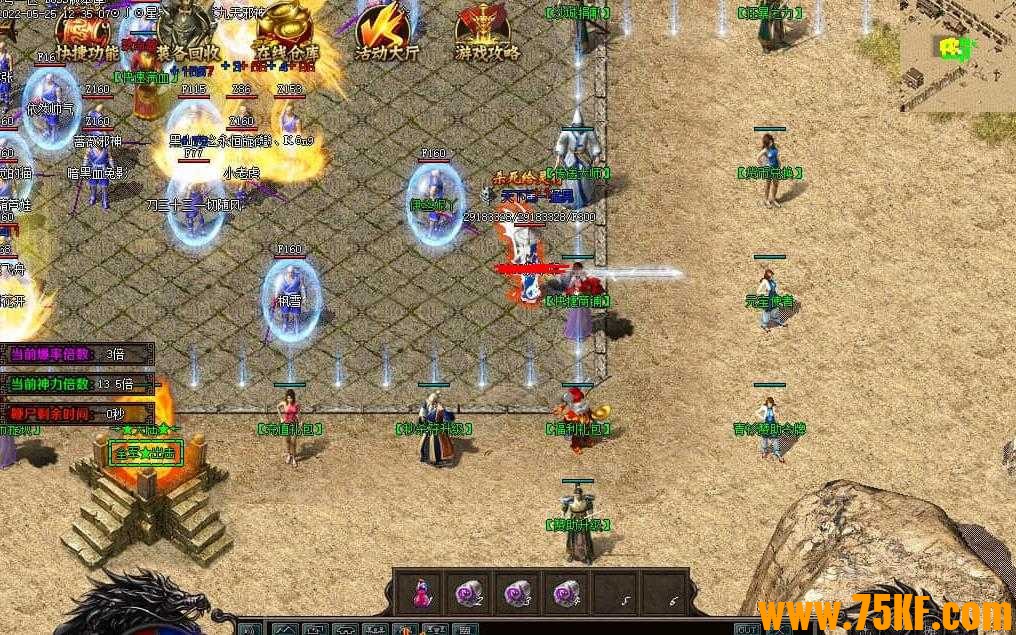Open the 游戏攻略 game guide
The height and width of the screenshot is (635, 1016).
coord(486,36)
